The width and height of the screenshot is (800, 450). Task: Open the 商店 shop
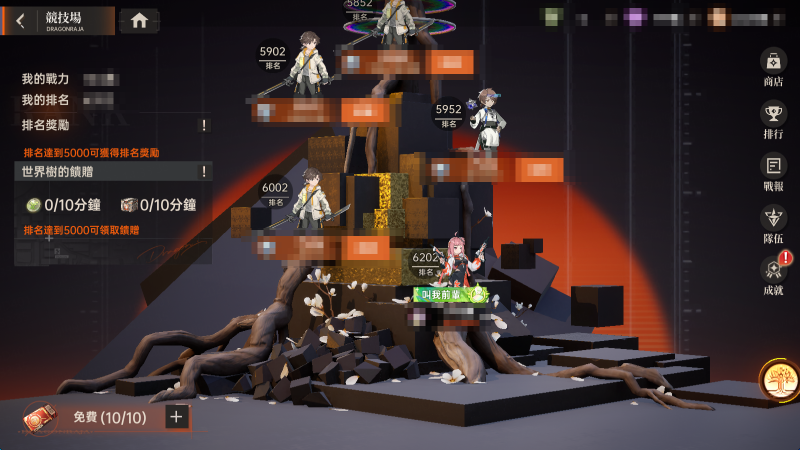point(773,68)
